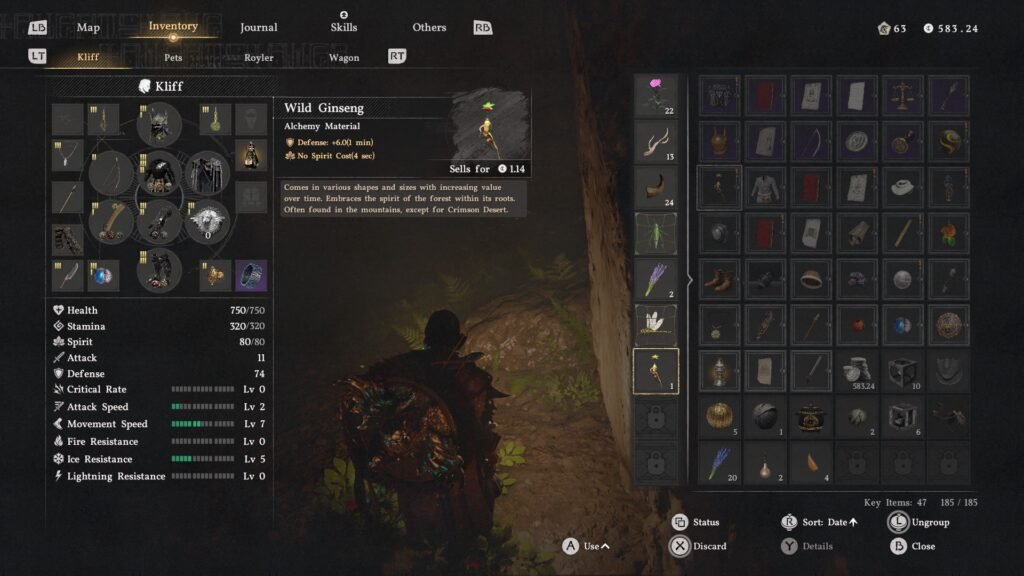The image size is (1024, 576).
Task: Switch to the Pets sub-tab
Action: [x=173, y=57]
